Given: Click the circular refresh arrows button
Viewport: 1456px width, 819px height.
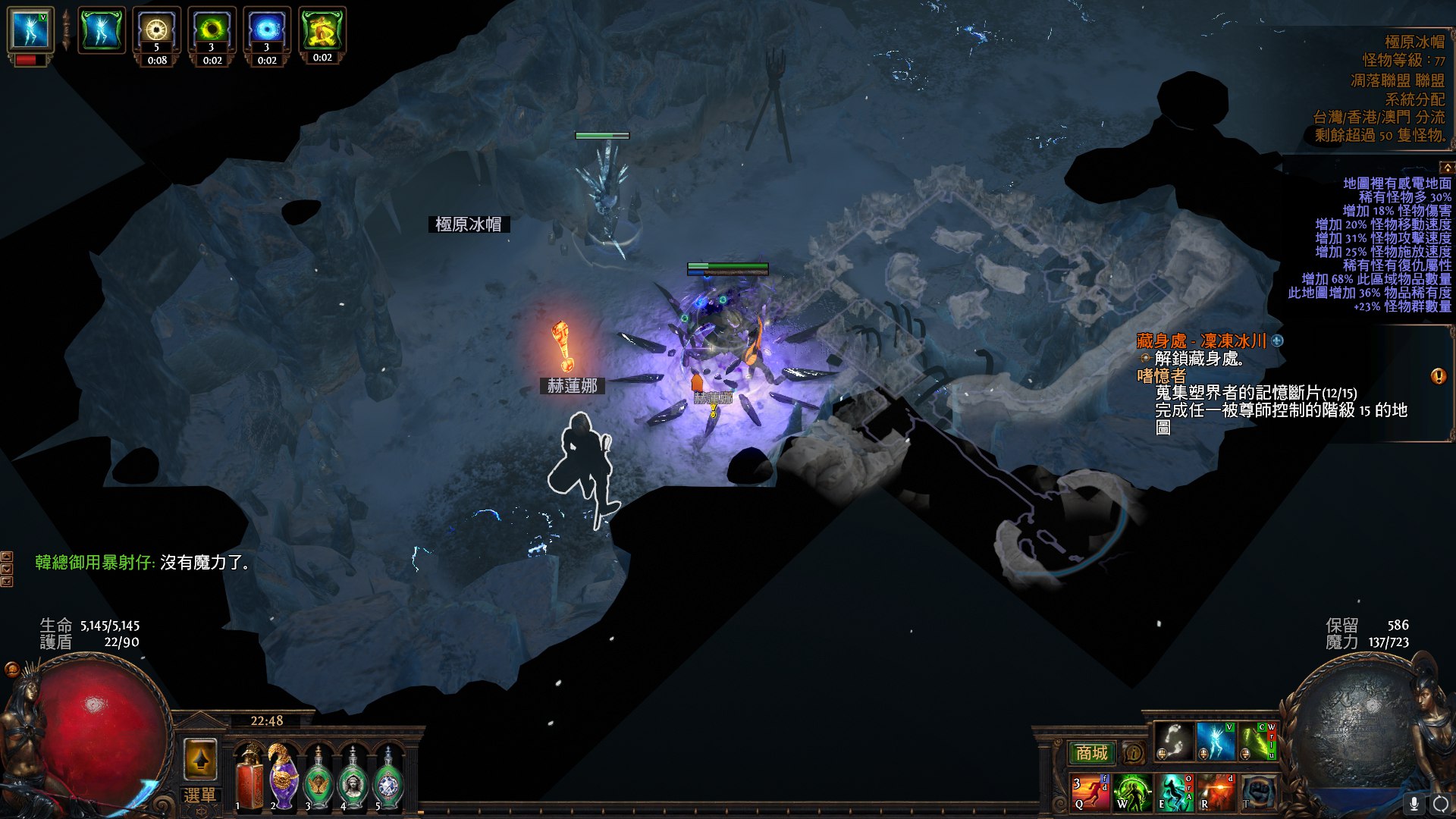Looking at the screenshot, I should coord(1440,803).
